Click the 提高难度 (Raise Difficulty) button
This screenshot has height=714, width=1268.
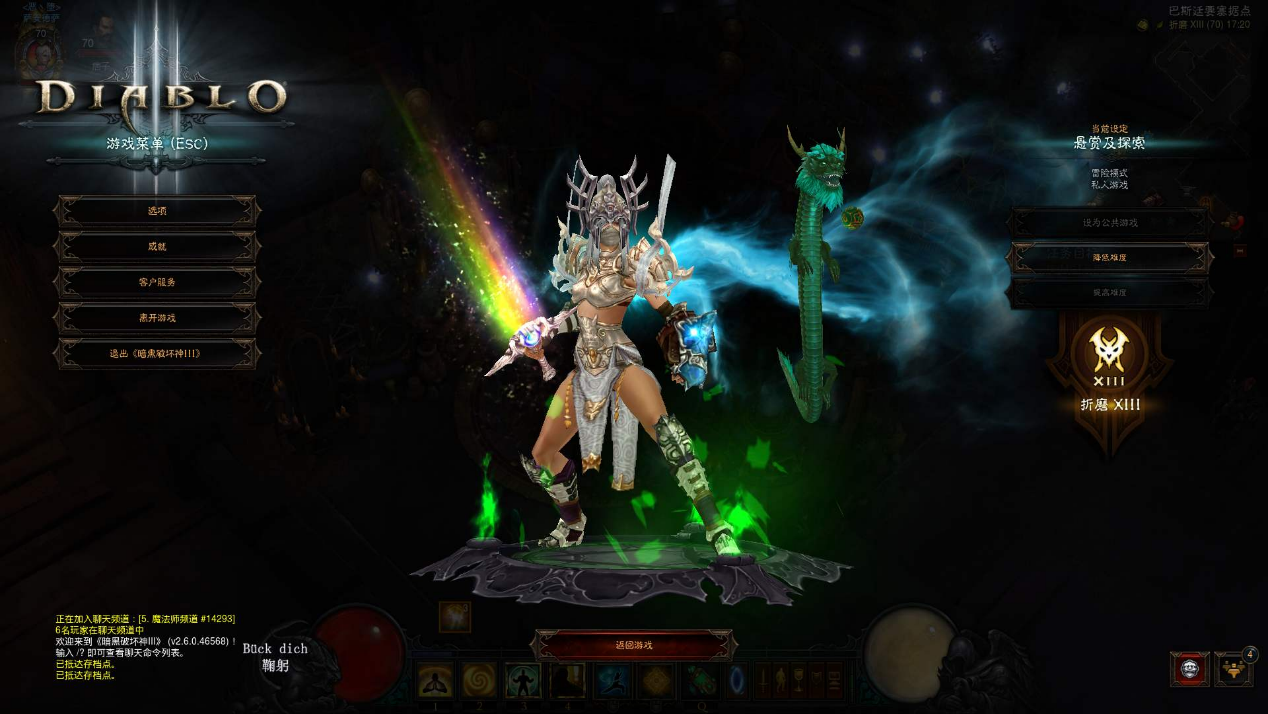point(1109,293)
